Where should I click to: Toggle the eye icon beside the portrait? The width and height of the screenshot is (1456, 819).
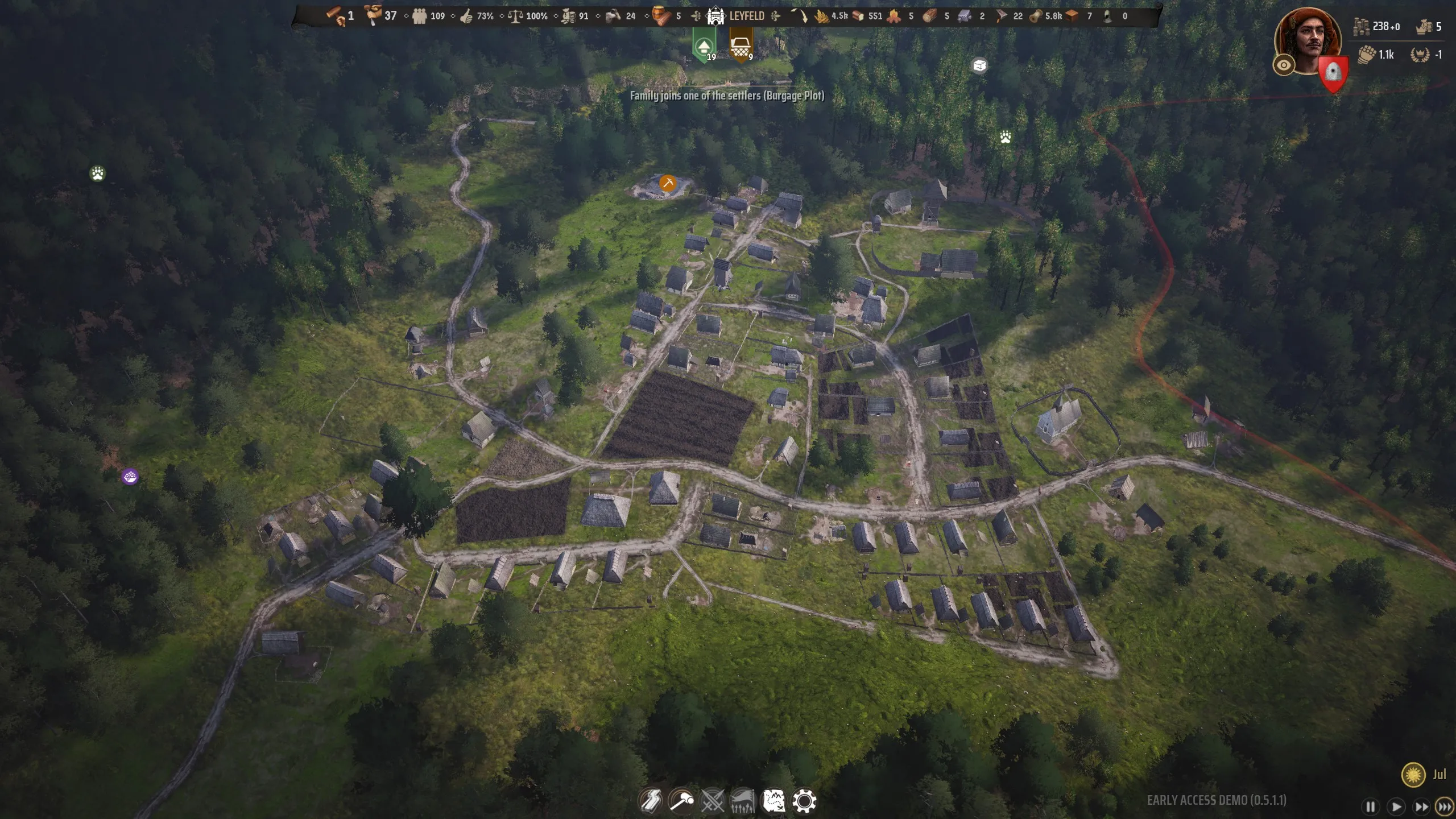tap(1284, 65)
